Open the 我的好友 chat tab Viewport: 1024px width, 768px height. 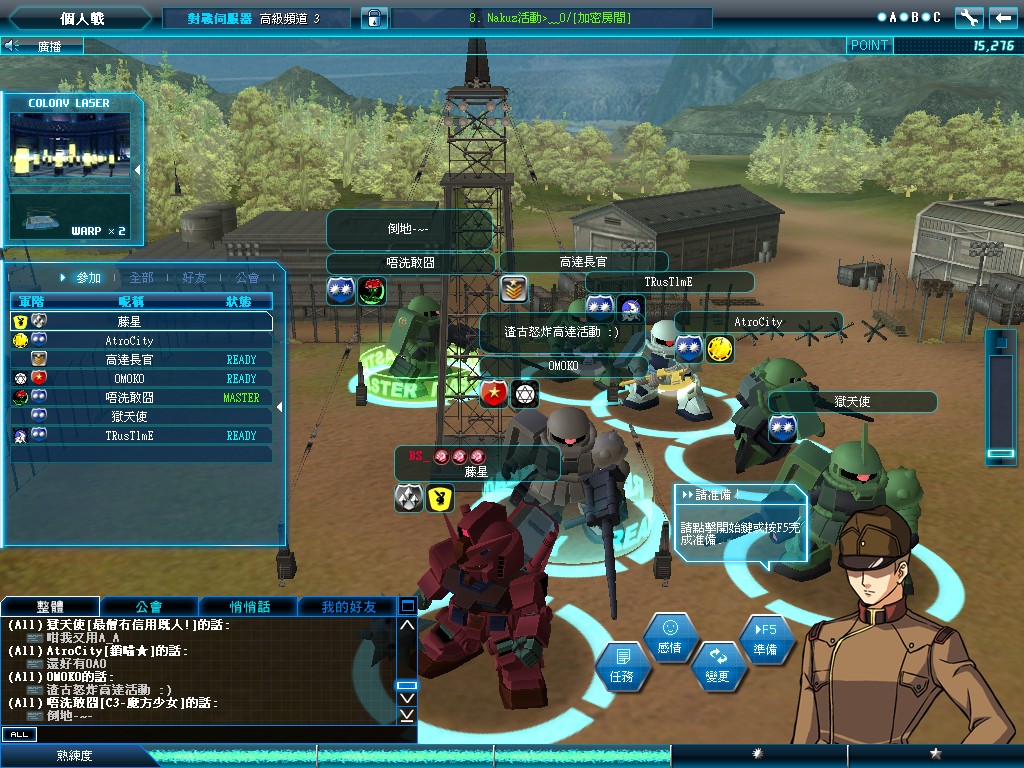(348, 607)
